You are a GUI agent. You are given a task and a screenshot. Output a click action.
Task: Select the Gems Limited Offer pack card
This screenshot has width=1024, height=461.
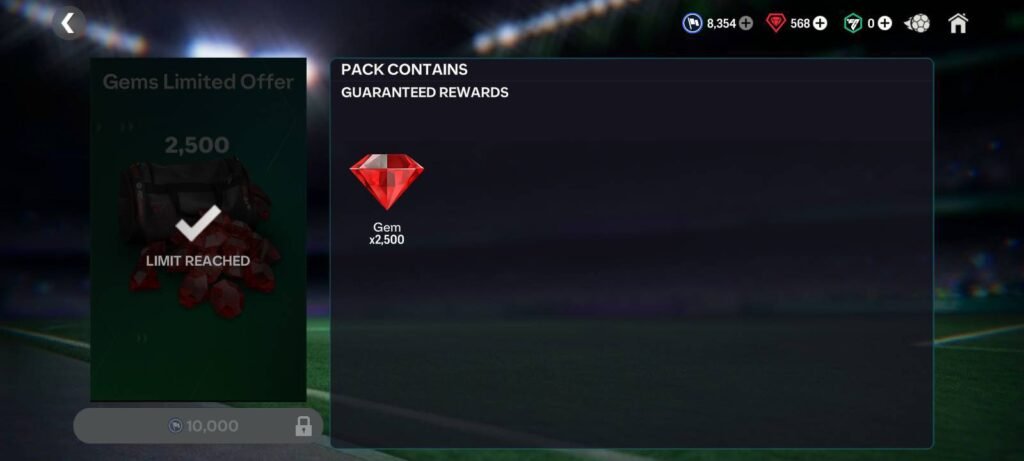198,229
